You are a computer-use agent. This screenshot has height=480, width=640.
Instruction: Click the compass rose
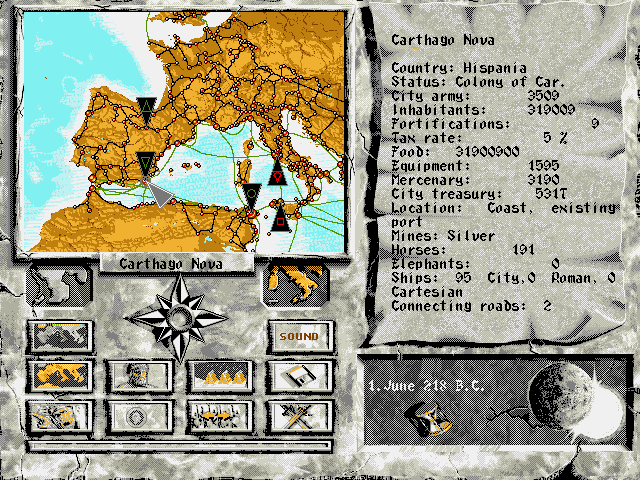pyautogui.click(x=180, y=318)
